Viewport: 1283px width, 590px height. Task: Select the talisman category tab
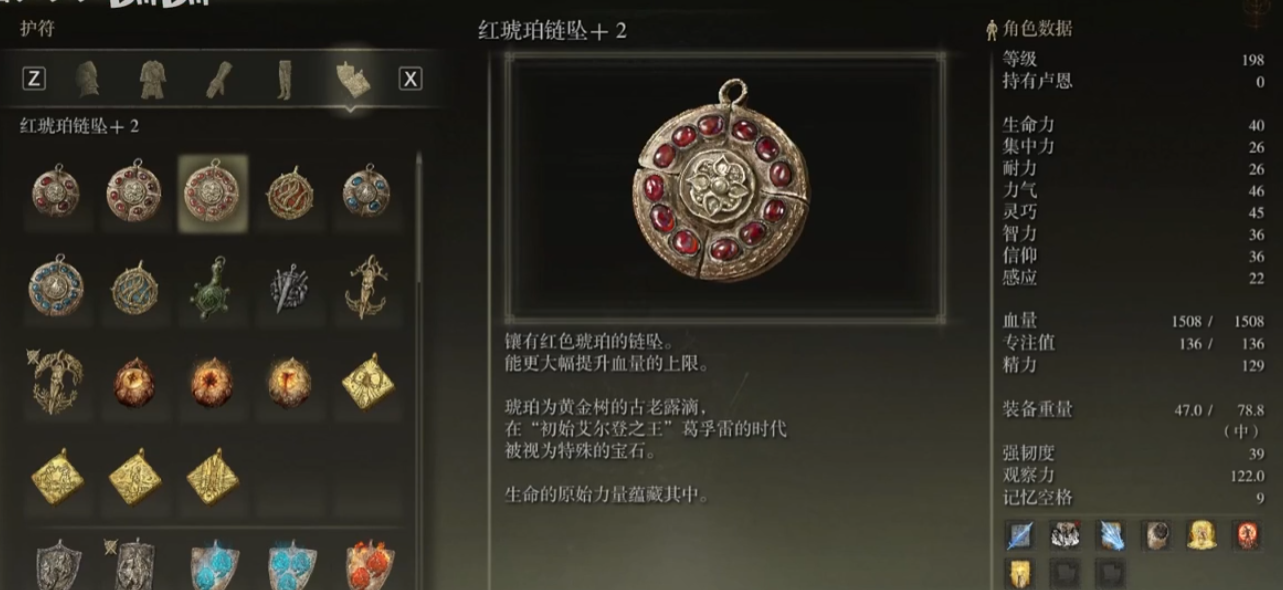tap(353, 78)
